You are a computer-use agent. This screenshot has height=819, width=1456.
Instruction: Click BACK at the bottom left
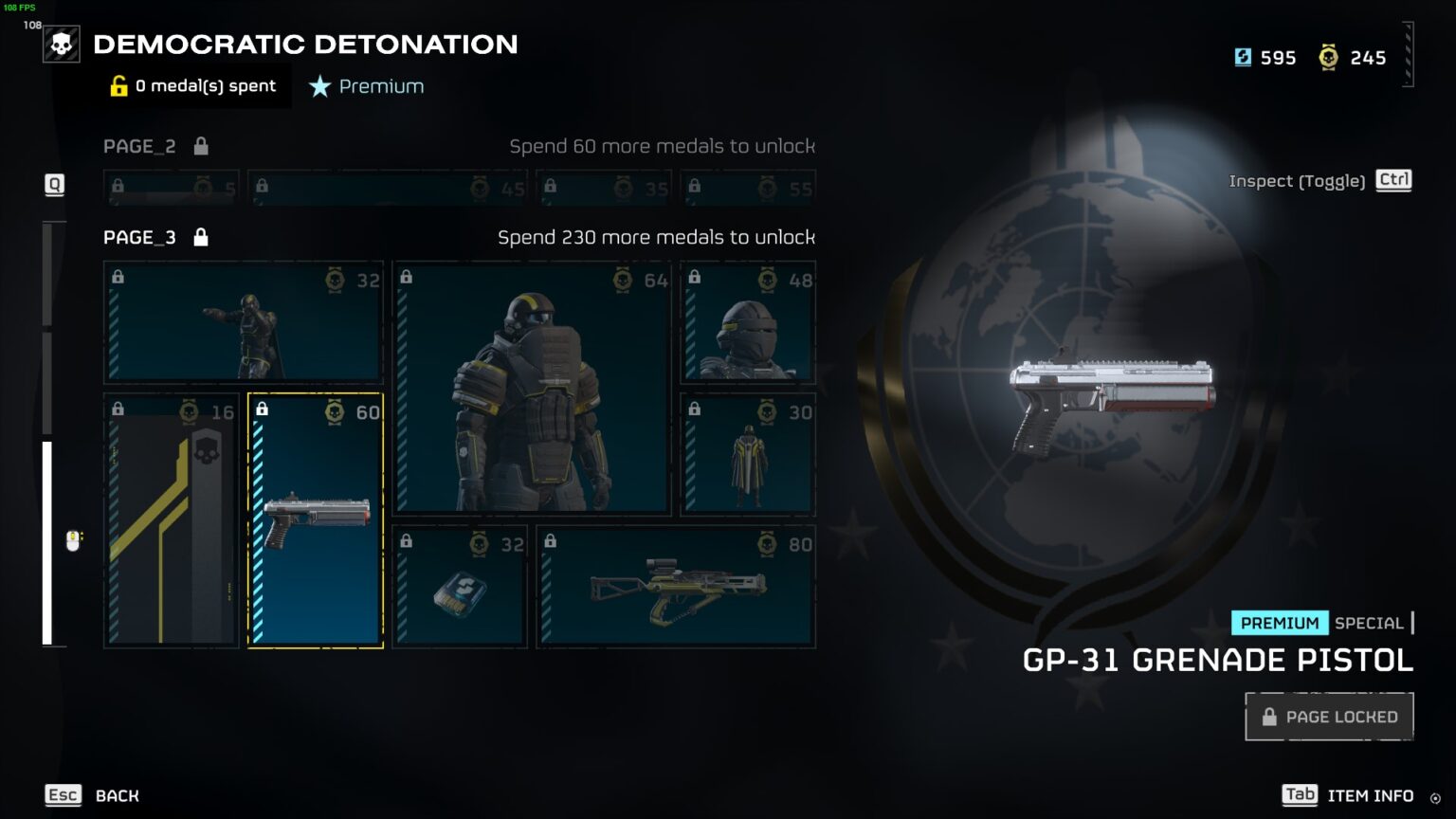pyautogui.click(x=116, y=795)
